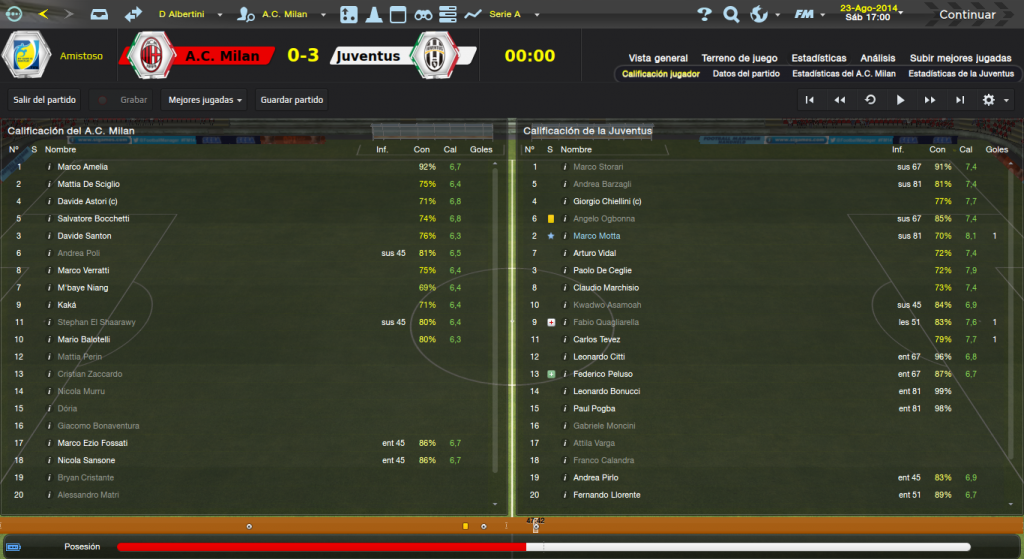View Estadísticas del A.C. Milan

click(843, 74)
